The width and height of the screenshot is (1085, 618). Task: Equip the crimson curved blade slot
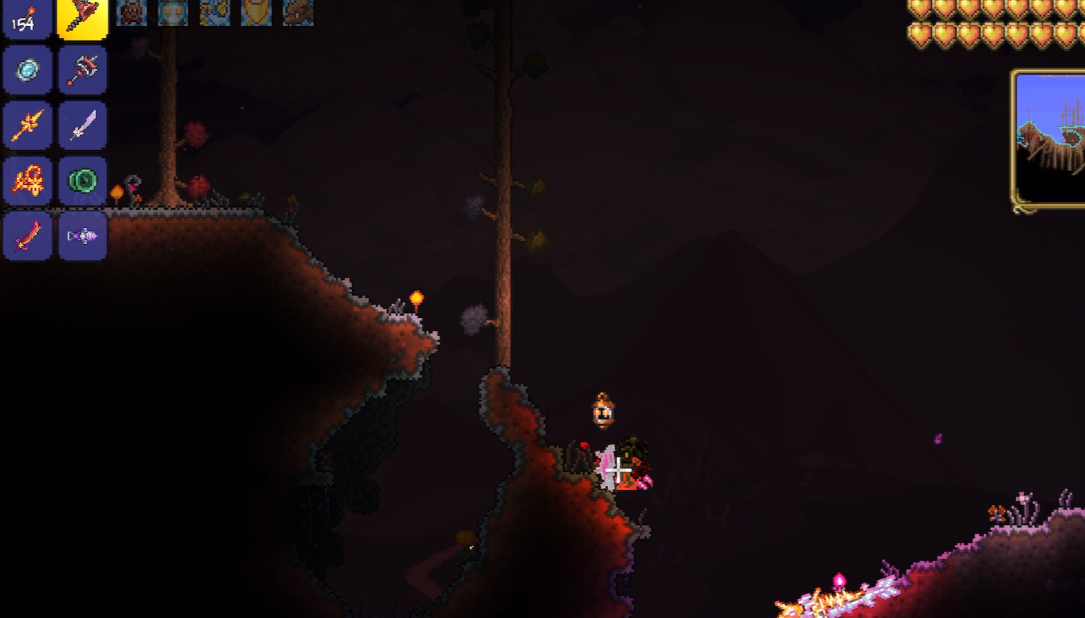click(27, 236)
